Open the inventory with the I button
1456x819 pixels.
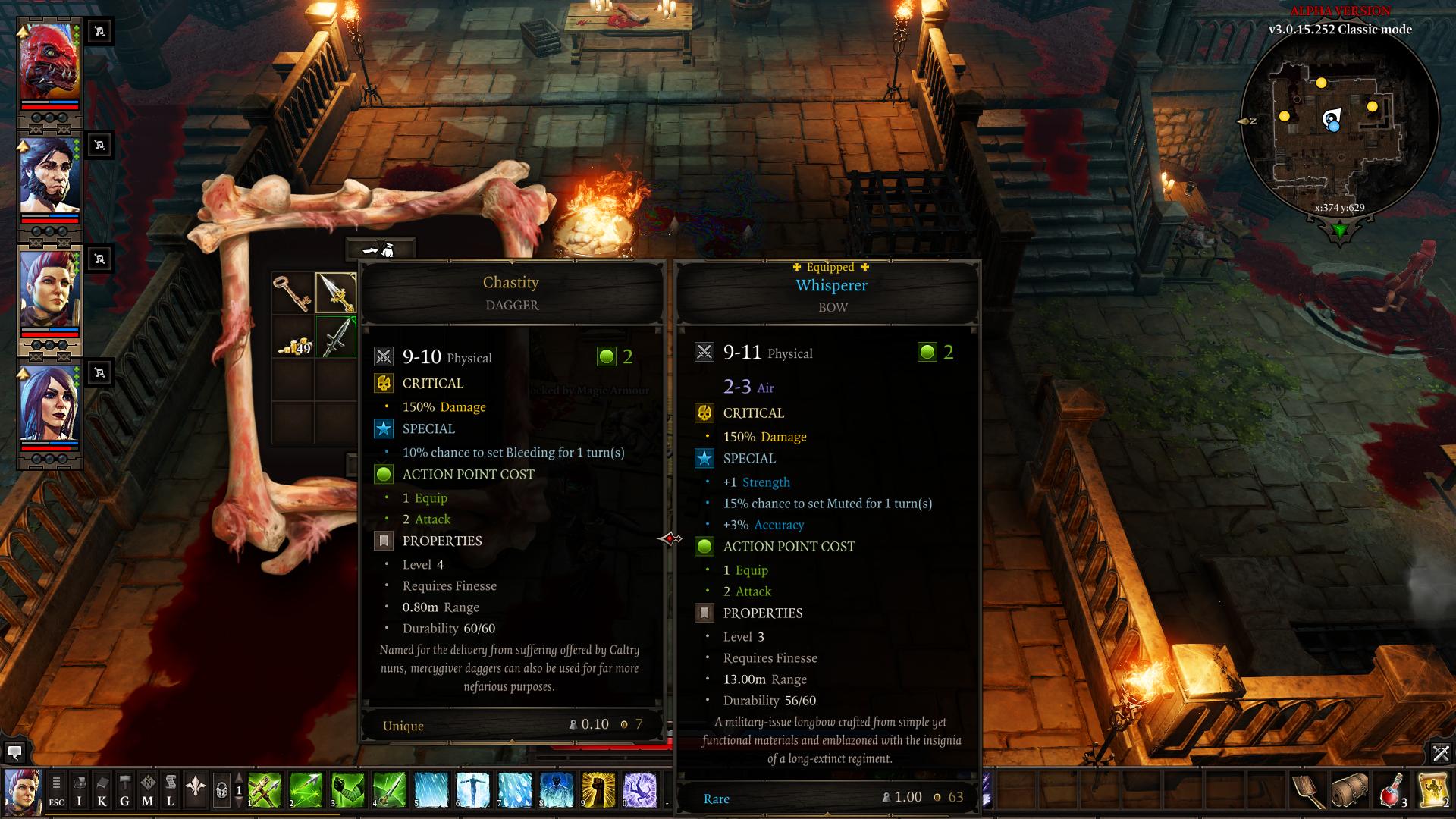(79, 789)
